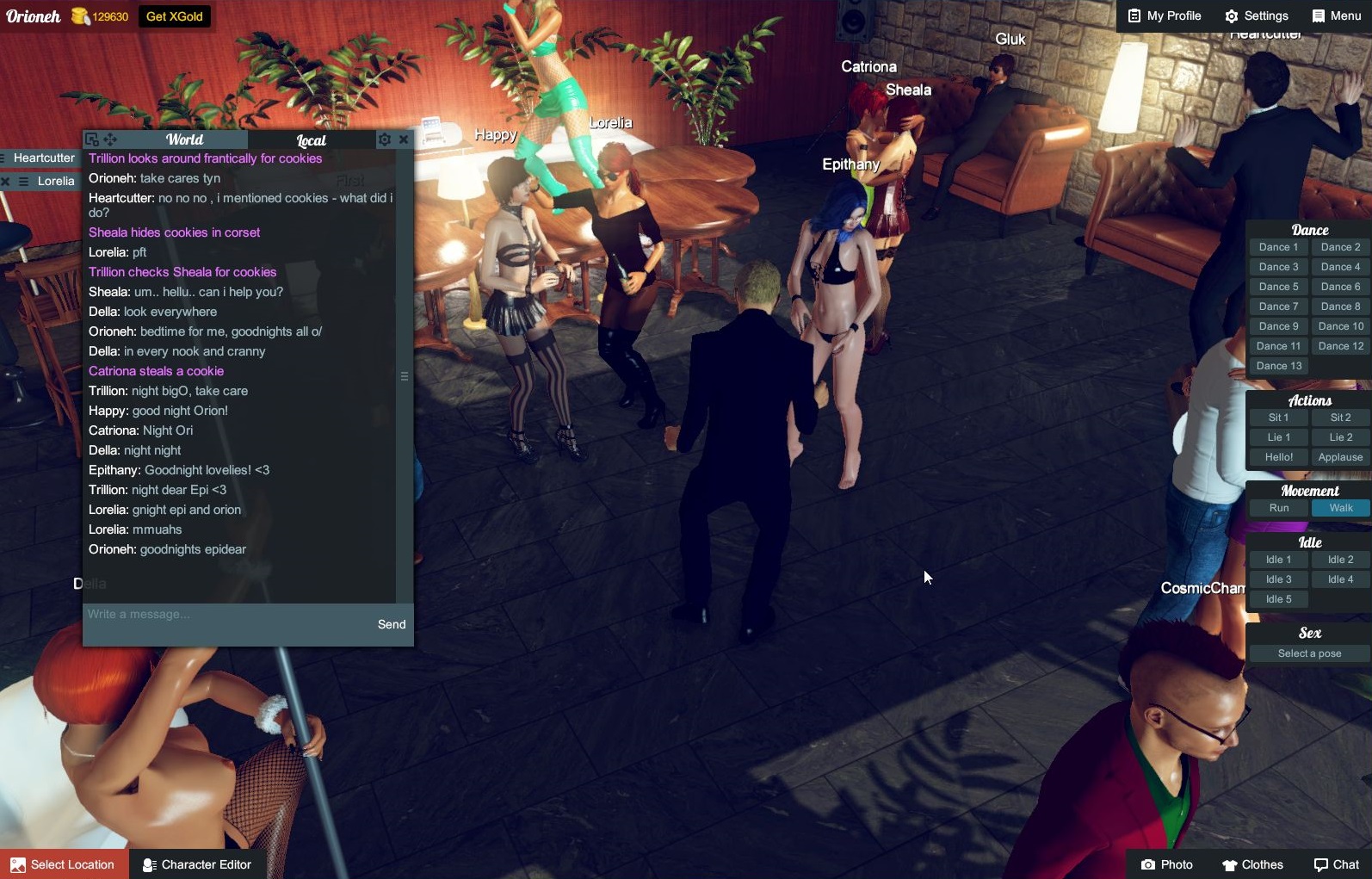The image size is (1372, 879).
Task: Open the Select a pose dropdown
Action: click(1309, 653)
